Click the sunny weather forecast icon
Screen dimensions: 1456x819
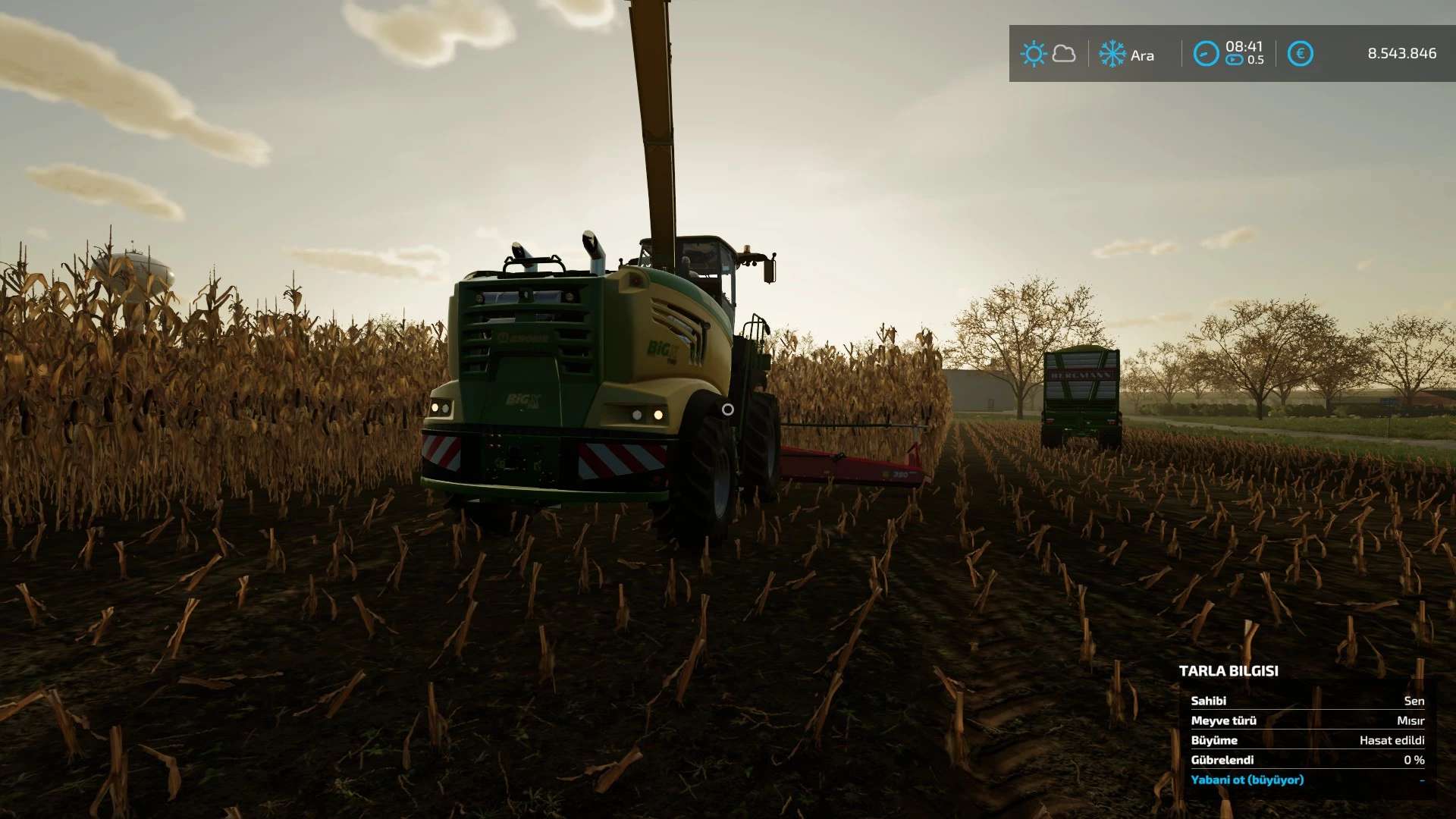[x=1033, y=54]
